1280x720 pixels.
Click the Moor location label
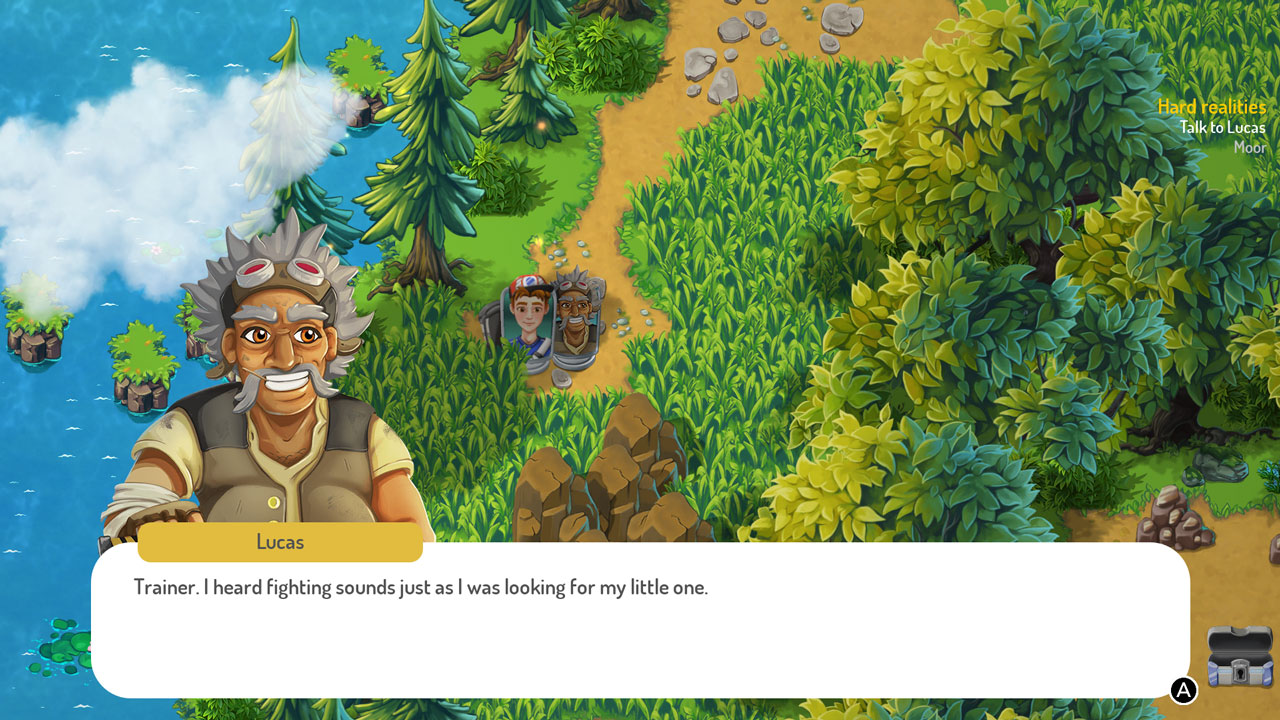click(x=1251, y=147)
